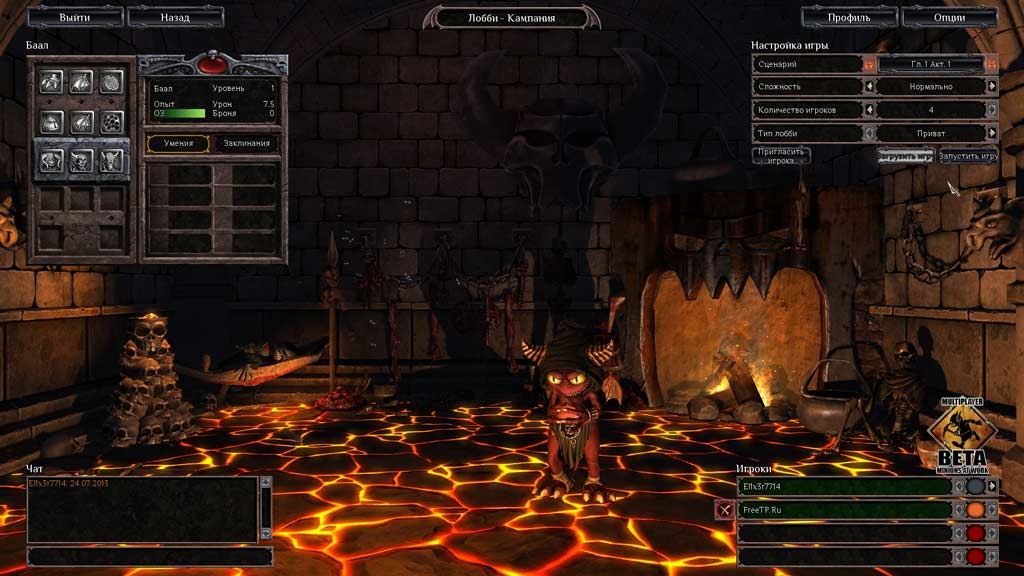The height and width of the screenshot is (576, 1024).
Task: Invite a player with Пригласить игрока
Action: coord(781,156)
